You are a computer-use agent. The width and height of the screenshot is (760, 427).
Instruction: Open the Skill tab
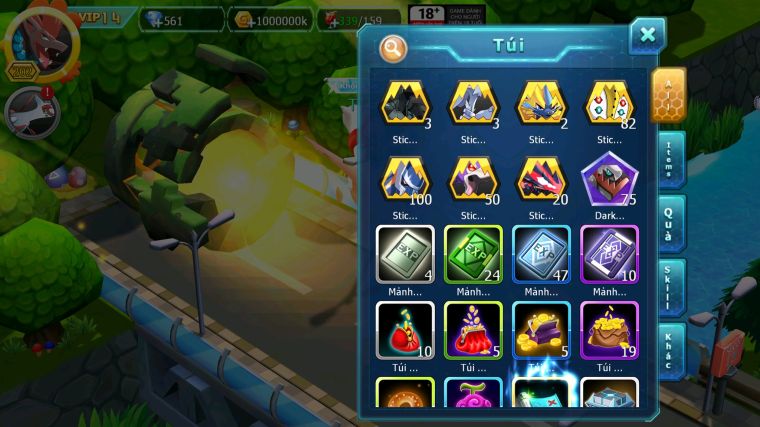tap(670, 287)
